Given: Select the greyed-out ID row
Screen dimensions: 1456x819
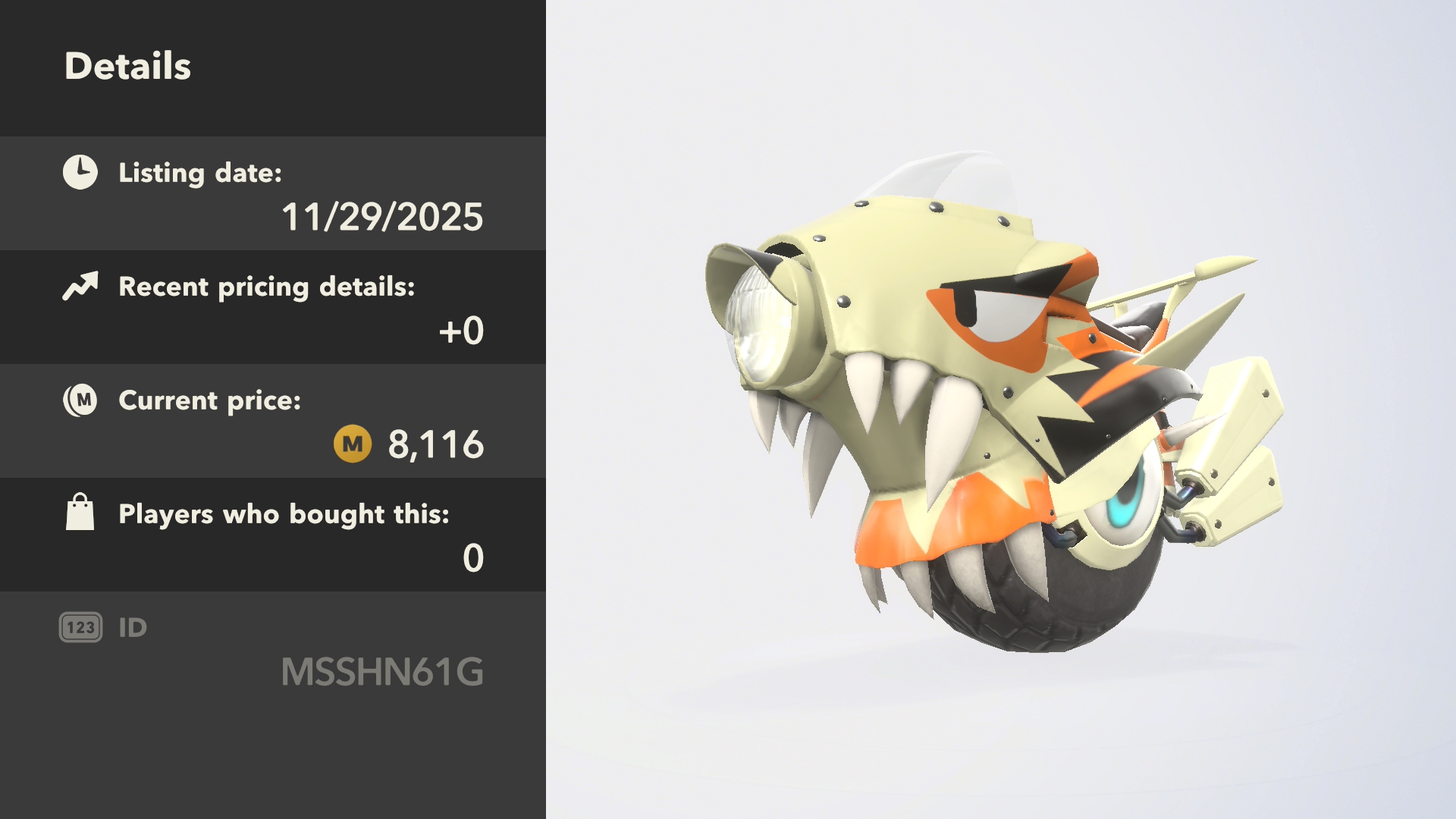Looking at the screenshot, I should (273, 649).
